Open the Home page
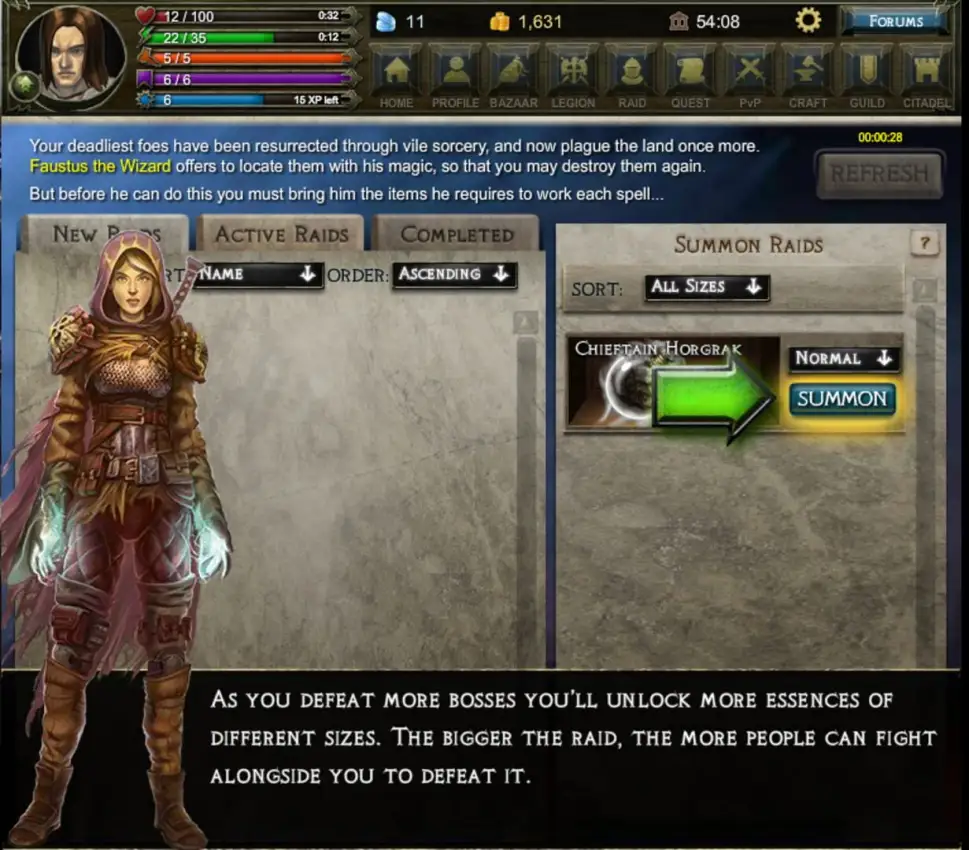This screenshot has width=969, height=850. tap(397, 76)
